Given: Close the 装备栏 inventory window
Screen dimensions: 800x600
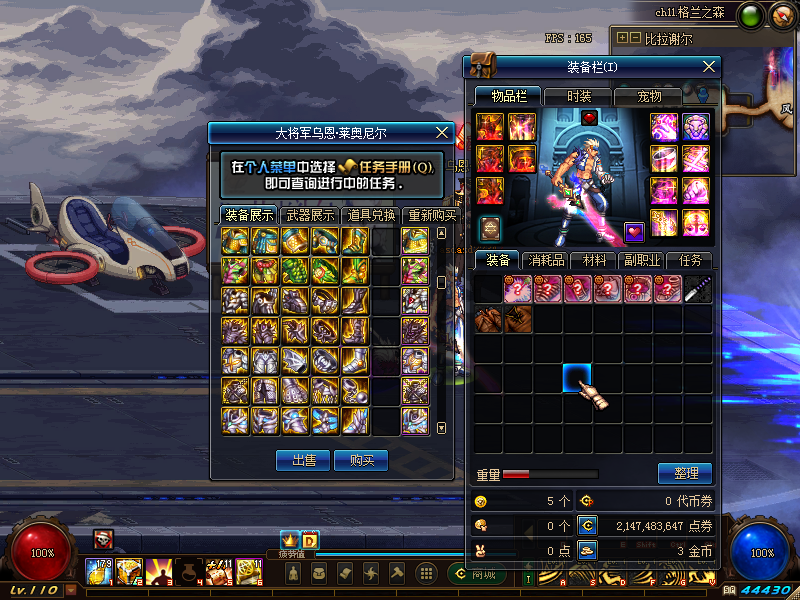Looking at the screenshot, I should tap(709, 67).
